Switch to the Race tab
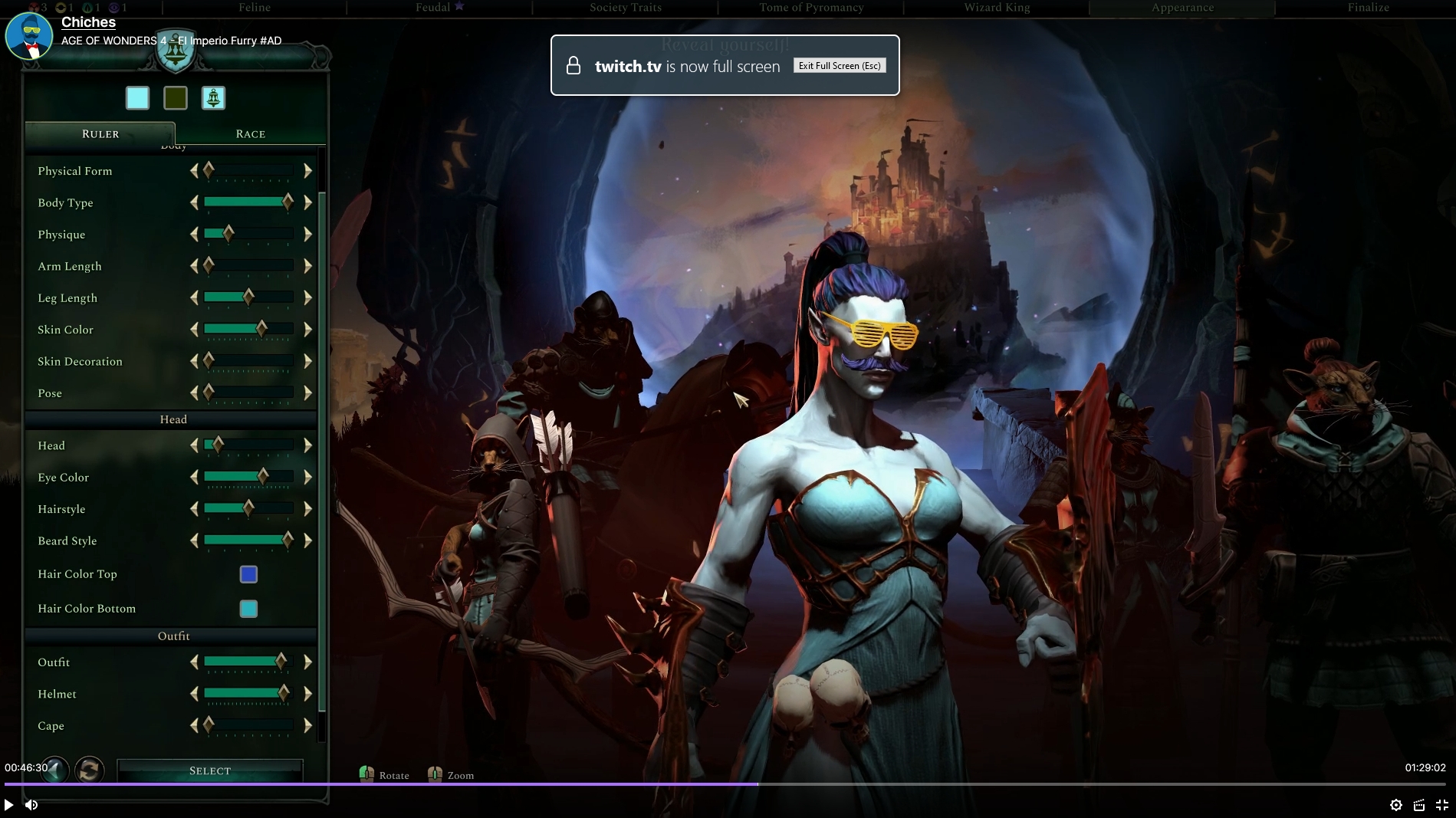The image size is (1456, 818). [x=250, y=133]
